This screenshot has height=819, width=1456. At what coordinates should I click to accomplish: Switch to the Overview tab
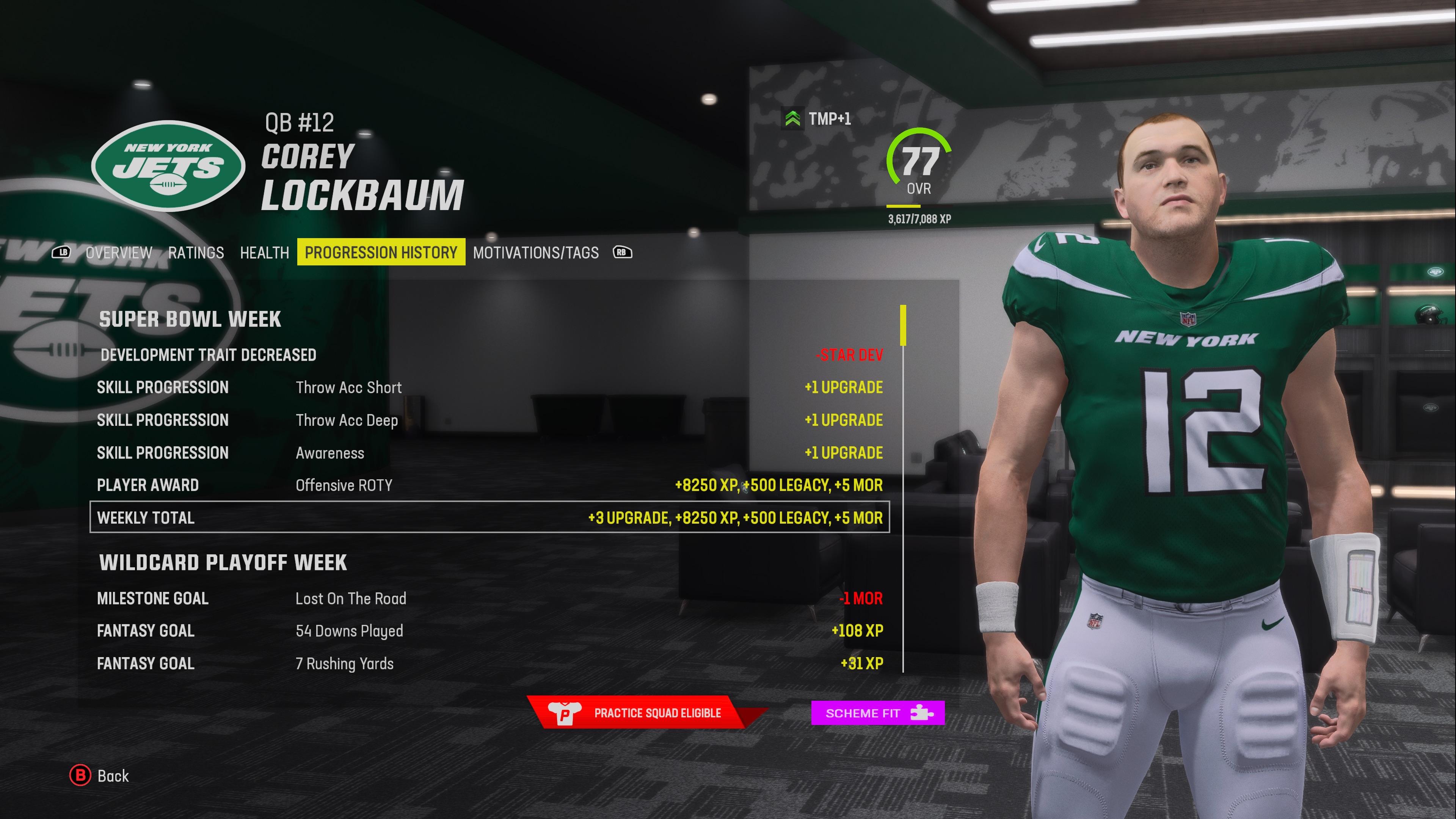click(119, 253)
